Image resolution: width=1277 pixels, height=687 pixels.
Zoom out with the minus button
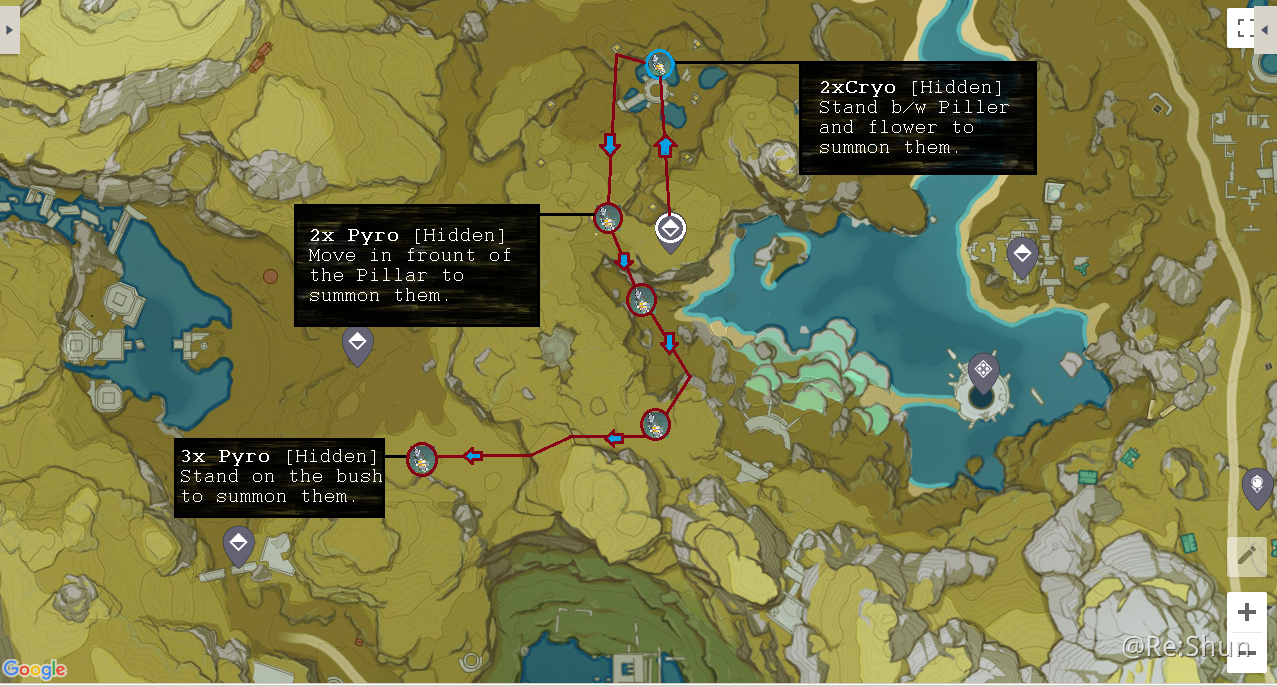point(1246,653)
